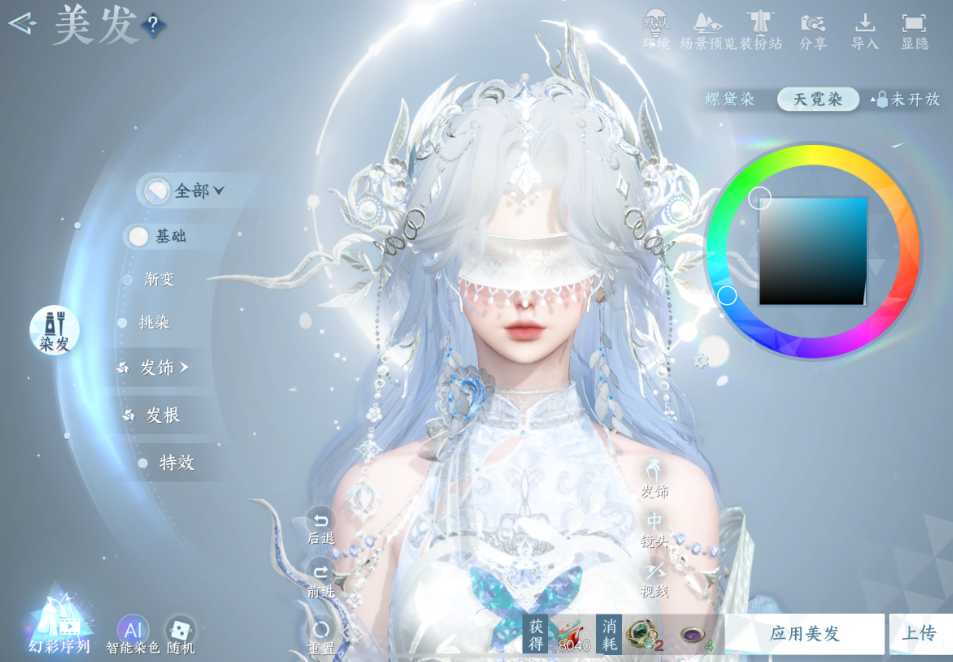Screen dimensions: 953x662
Task: Upload the design with 上传
Action: click(919, 634)
